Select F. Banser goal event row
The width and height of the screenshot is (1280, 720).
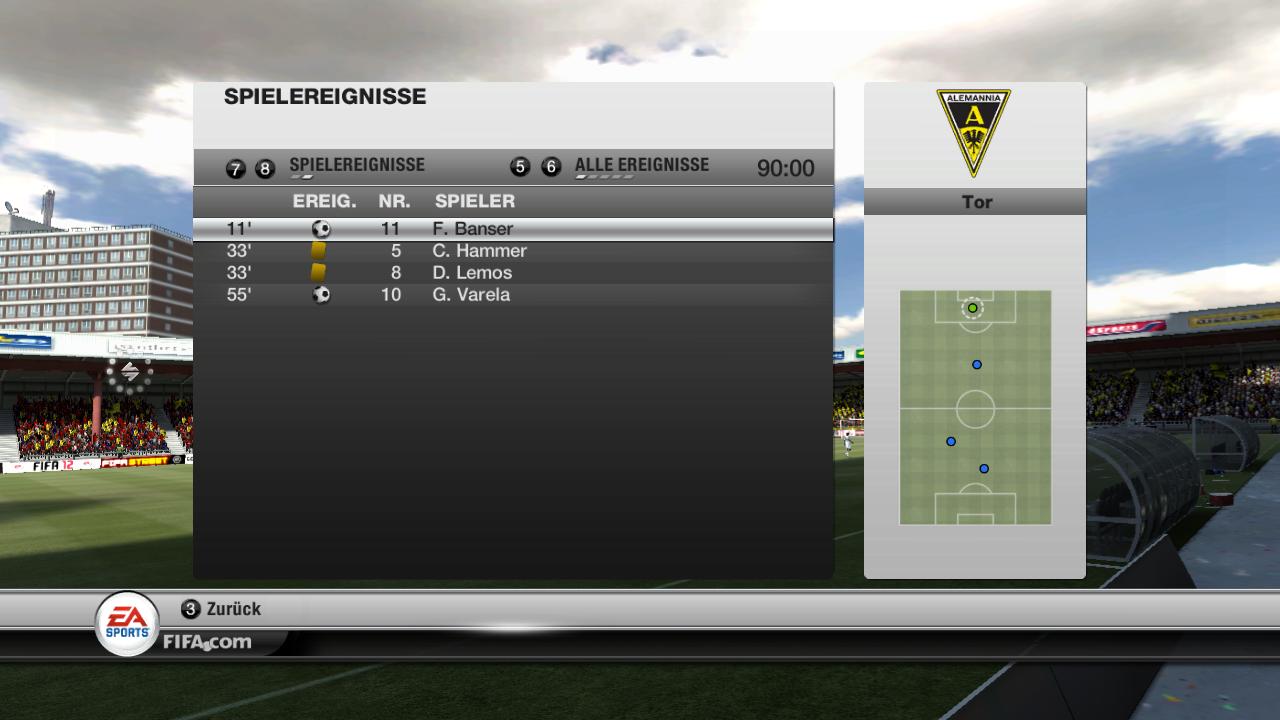512,229
